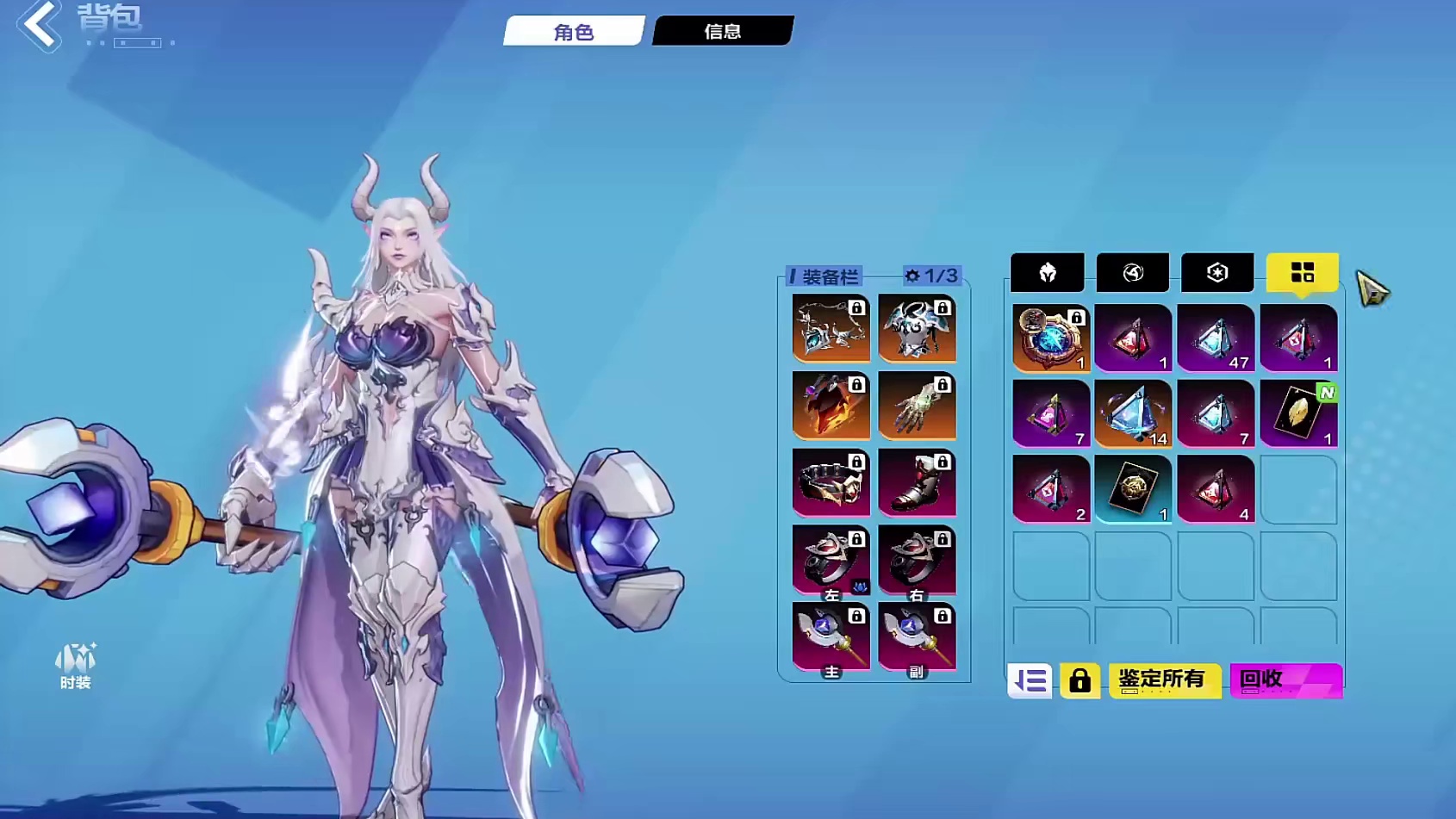Viewport: 1456px width, 819px height.
Task: Sort the bag with the sort button
Action: [1030, 681]
